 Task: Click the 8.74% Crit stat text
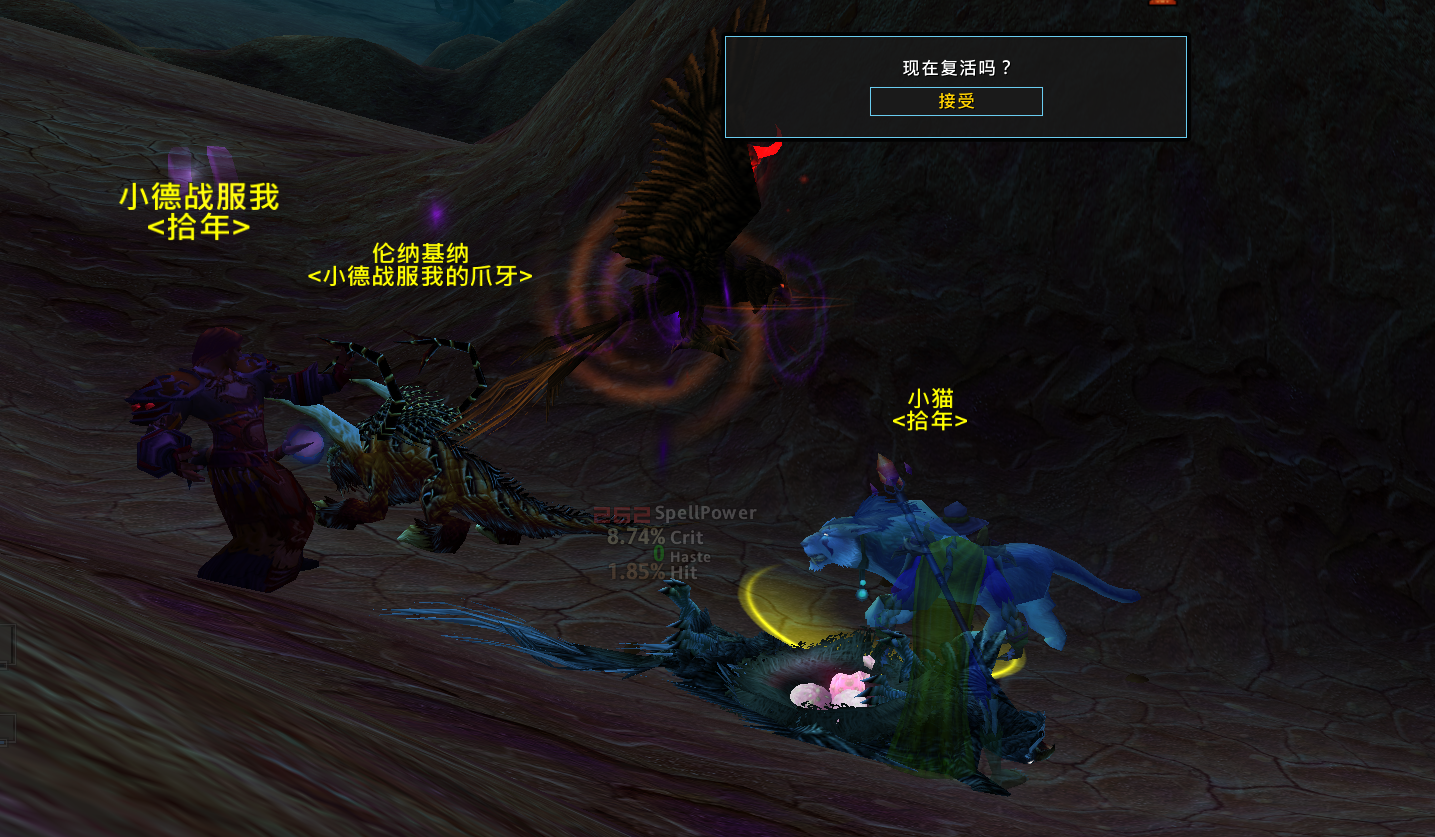click(x=655, y=536)
